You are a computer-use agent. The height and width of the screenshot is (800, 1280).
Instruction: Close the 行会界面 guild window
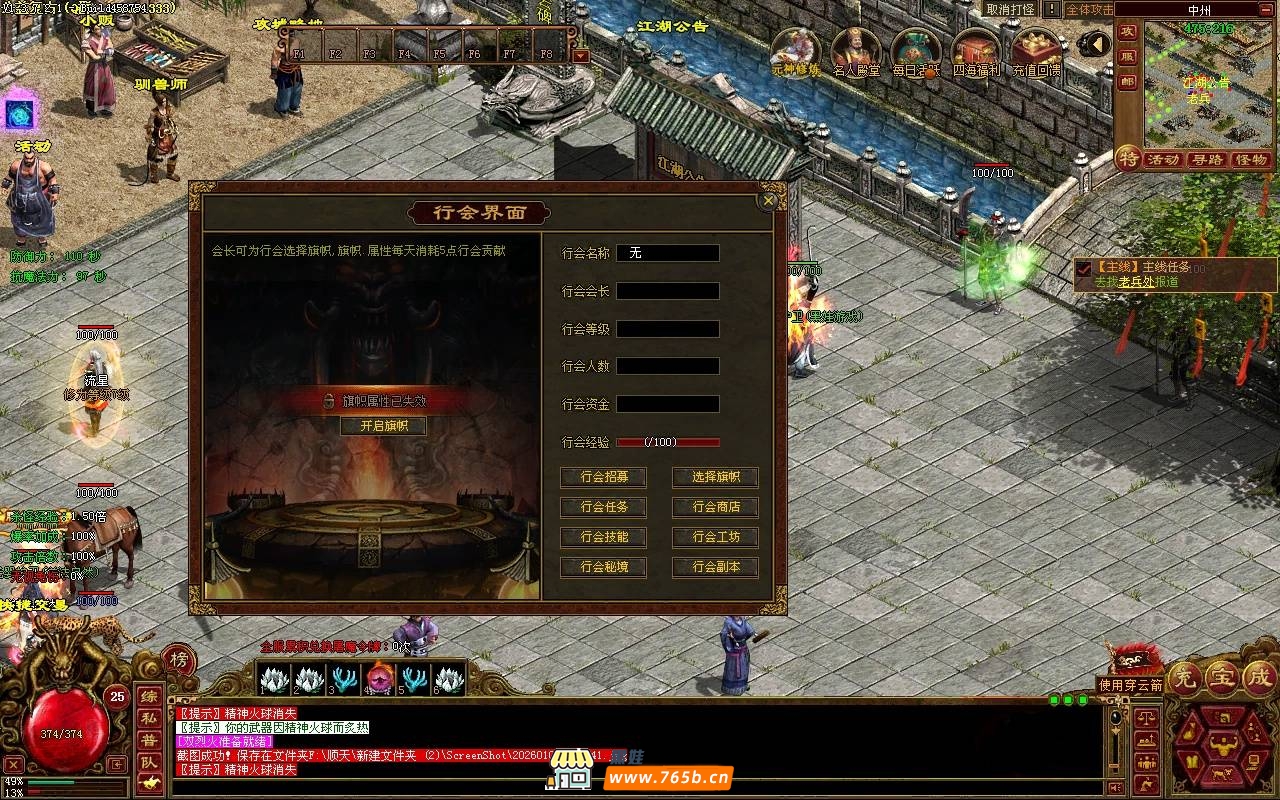(x=768, y=200)
